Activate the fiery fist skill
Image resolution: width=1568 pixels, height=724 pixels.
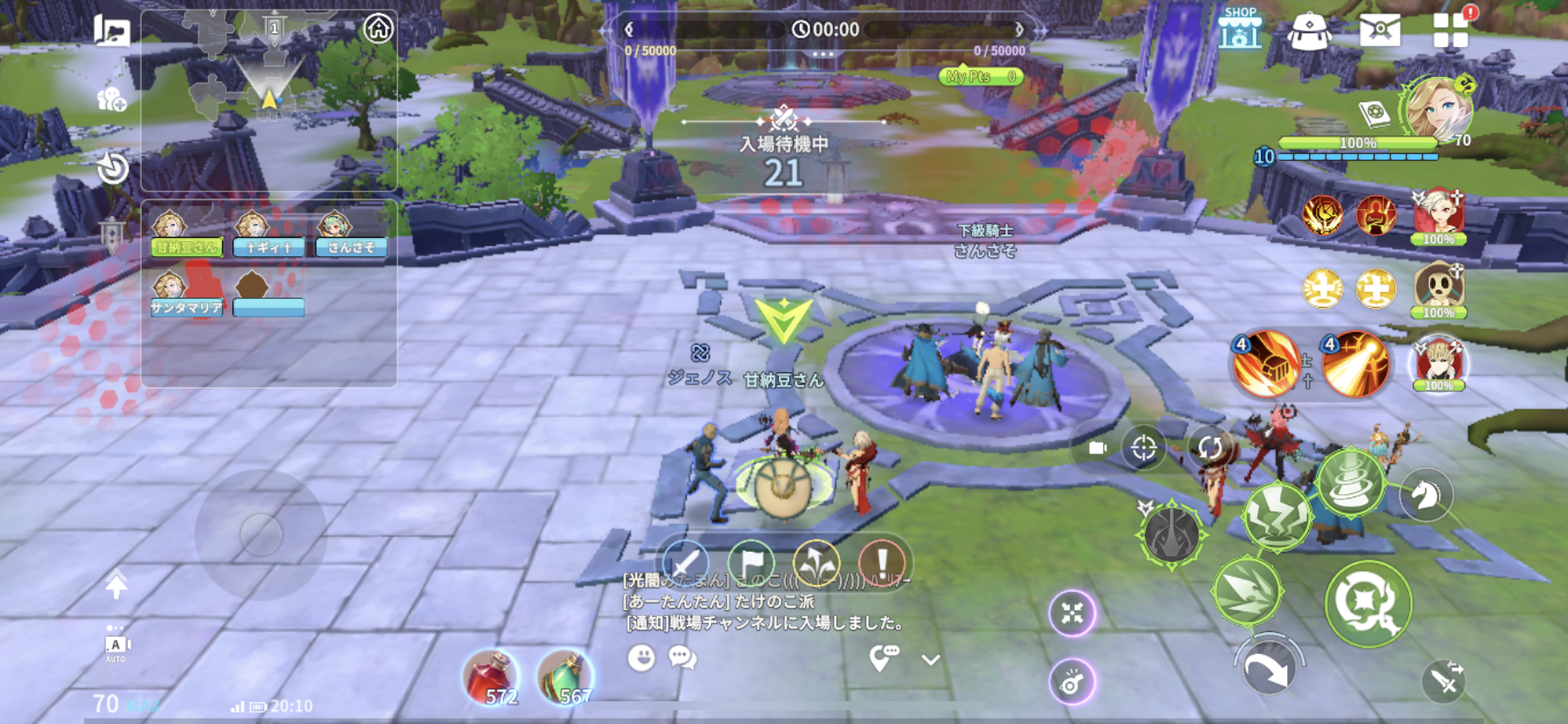(1264, 364)
